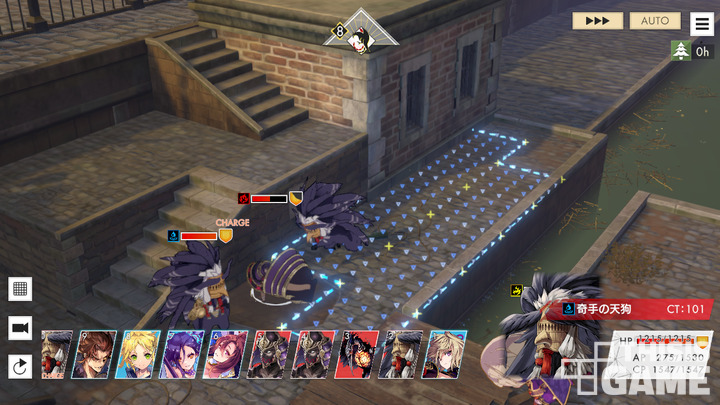Viewport: 720px width, 405px height.
Task: Click the rotate arrow button
Action: [x=20, y=367]
